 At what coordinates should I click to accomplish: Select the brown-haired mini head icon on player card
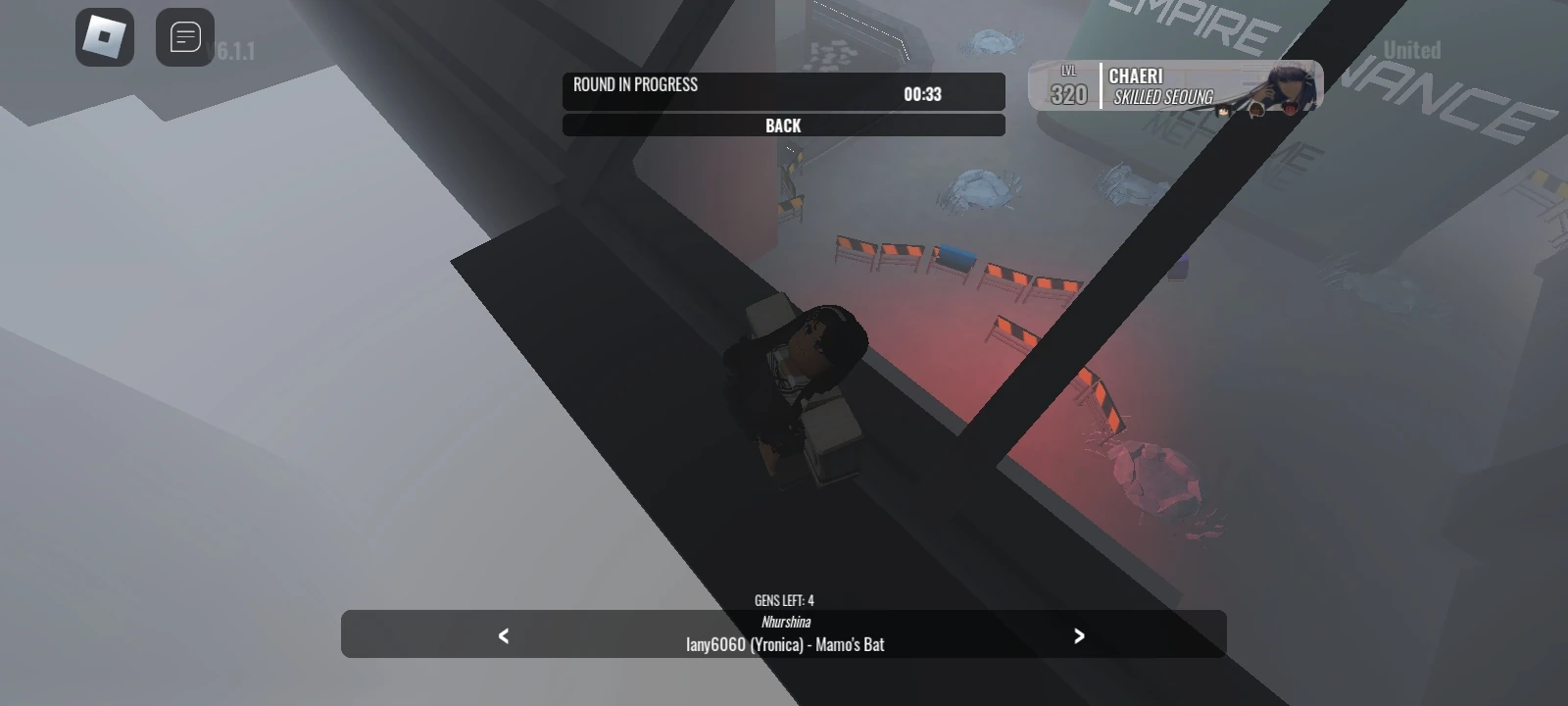pyautogui.click(x=1256, y=111)
